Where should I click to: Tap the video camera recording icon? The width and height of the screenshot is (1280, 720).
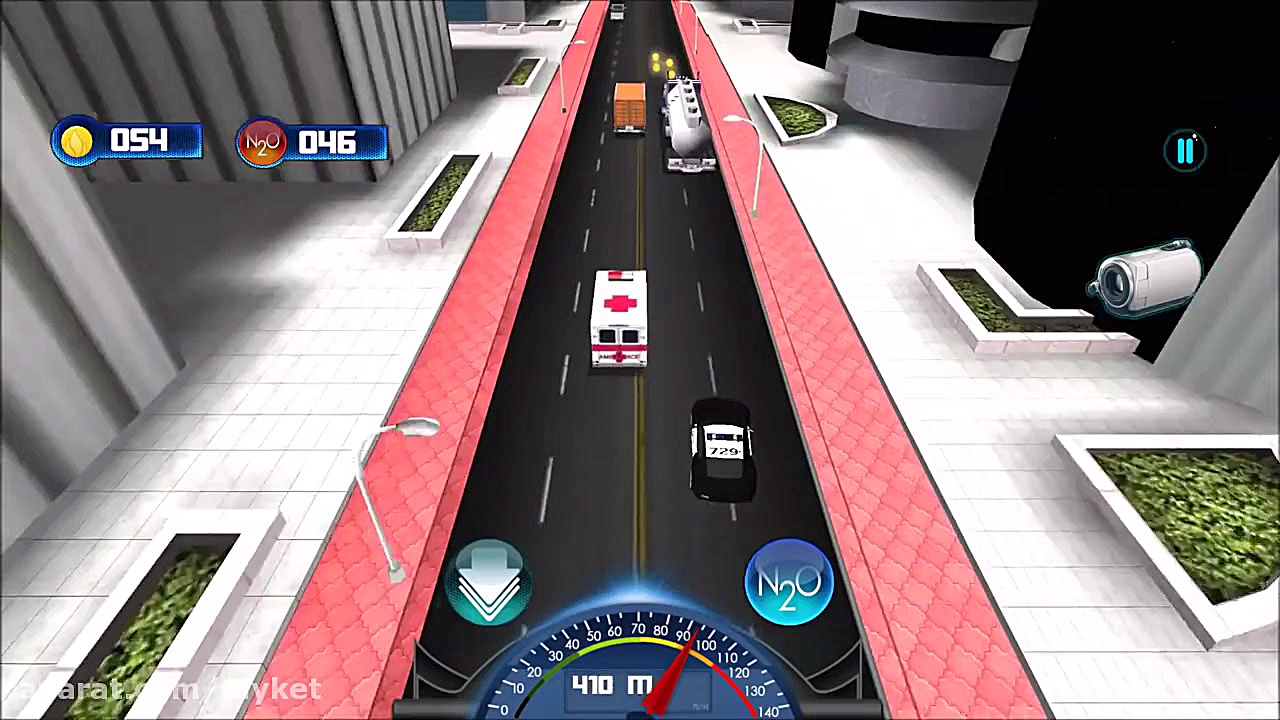tap(1145, 280)
